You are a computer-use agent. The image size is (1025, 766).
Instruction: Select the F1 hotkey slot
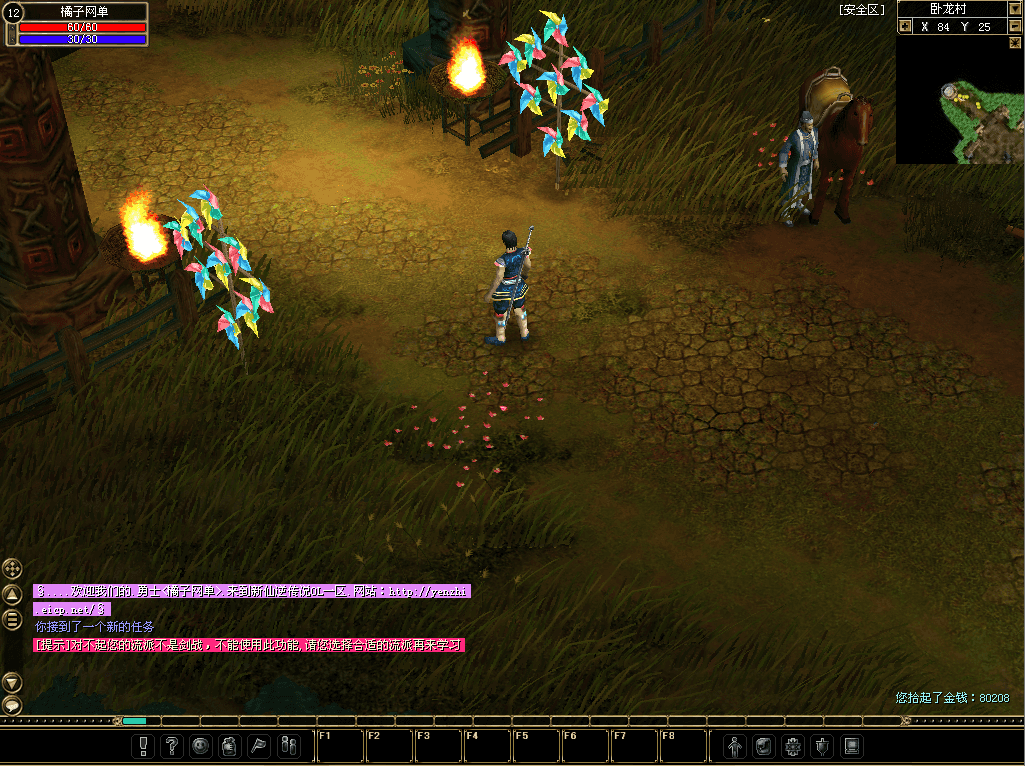(339, 746)
